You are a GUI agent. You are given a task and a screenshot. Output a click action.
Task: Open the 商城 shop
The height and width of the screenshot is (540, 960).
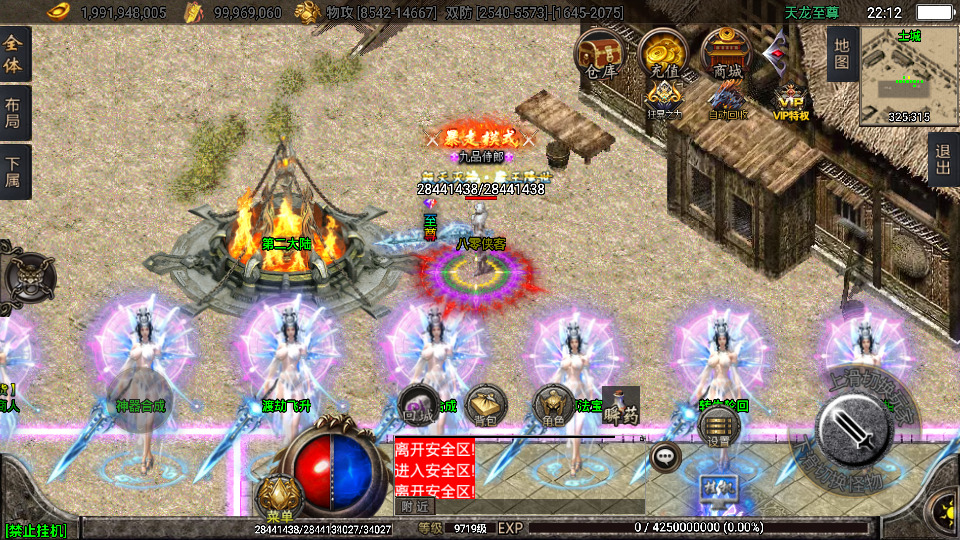726,53
